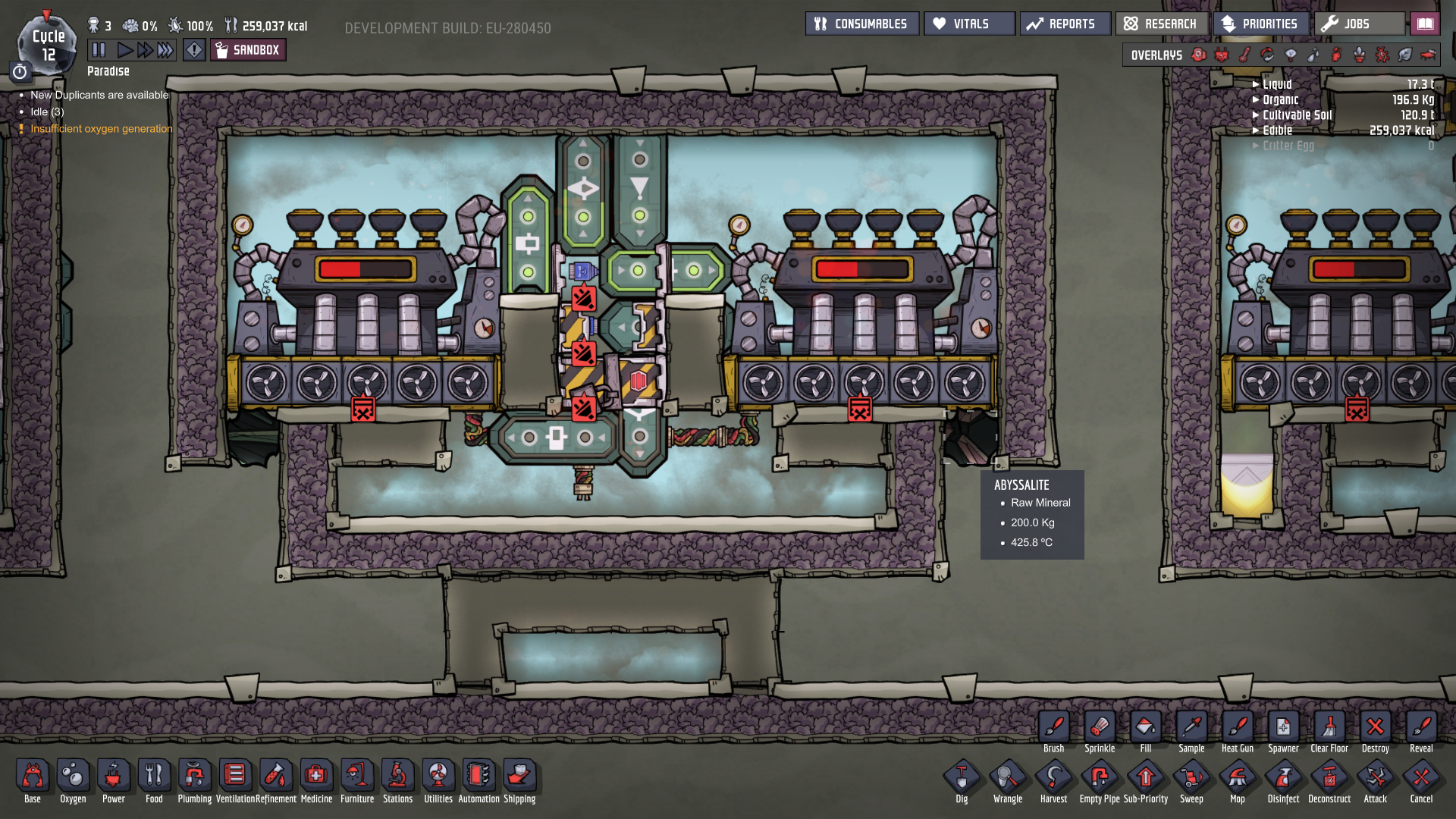
Task: Click the Insufficient oxygen generation alert
Action: pos(102,129)
